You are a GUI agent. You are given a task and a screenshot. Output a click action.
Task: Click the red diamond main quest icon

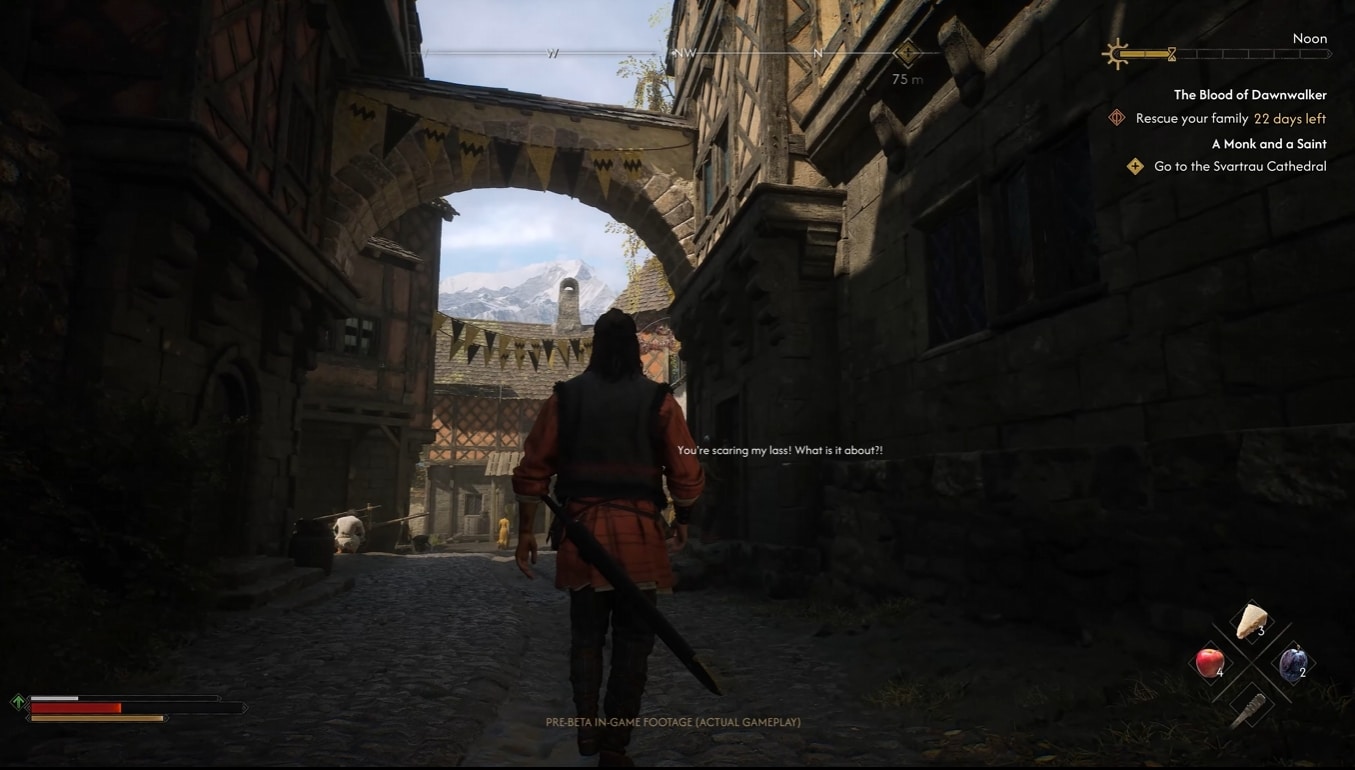click(1117, 119)
